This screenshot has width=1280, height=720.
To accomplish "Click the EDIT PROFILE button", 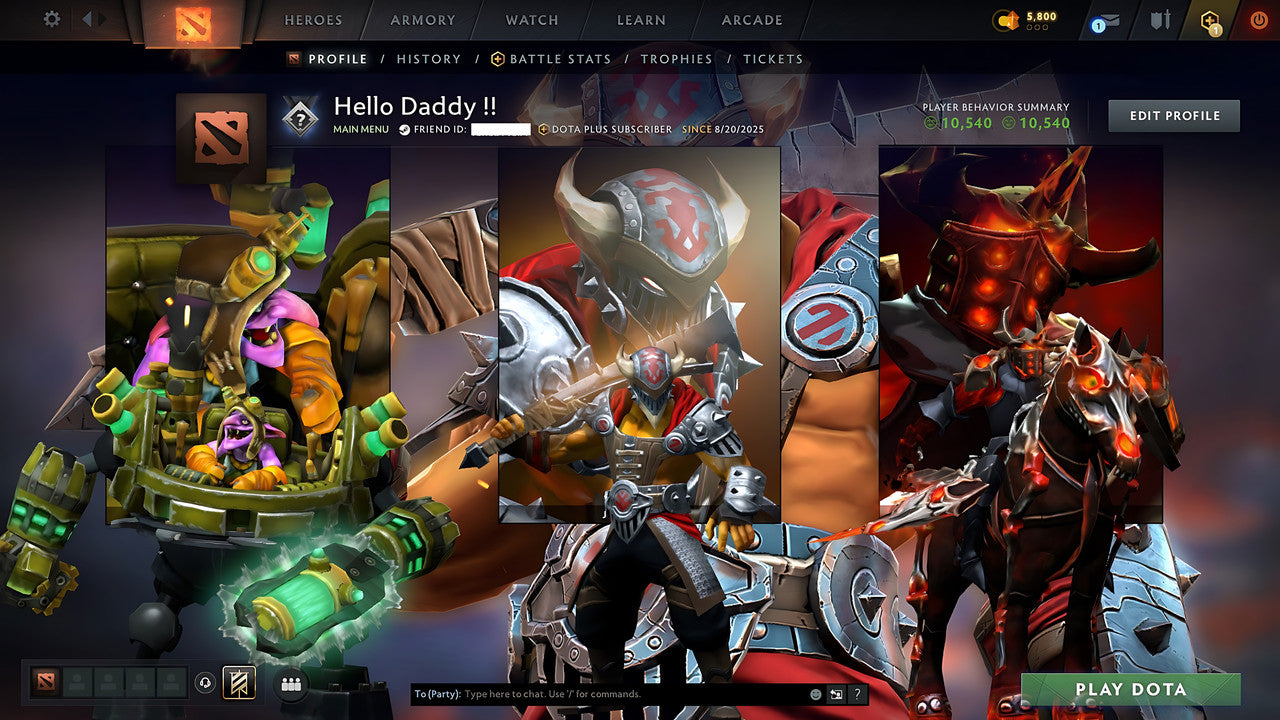I will click(1172, 115).
